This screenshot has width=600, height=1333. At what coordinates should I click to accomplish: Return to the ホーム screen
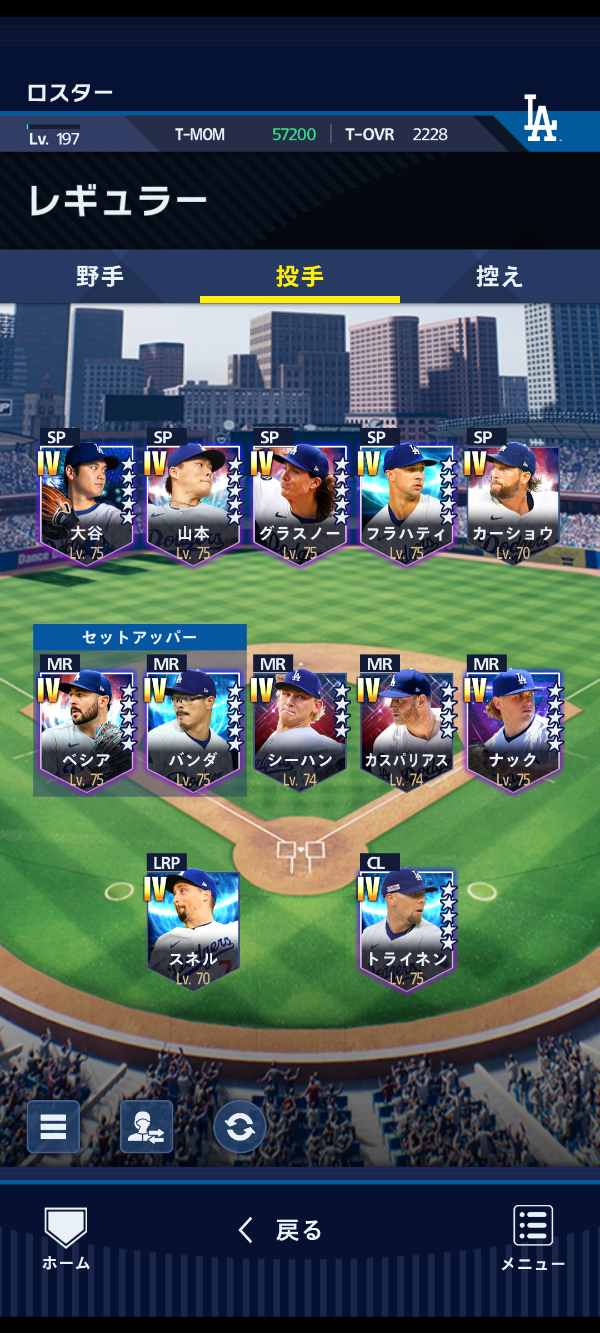[x=66, y=1239]
